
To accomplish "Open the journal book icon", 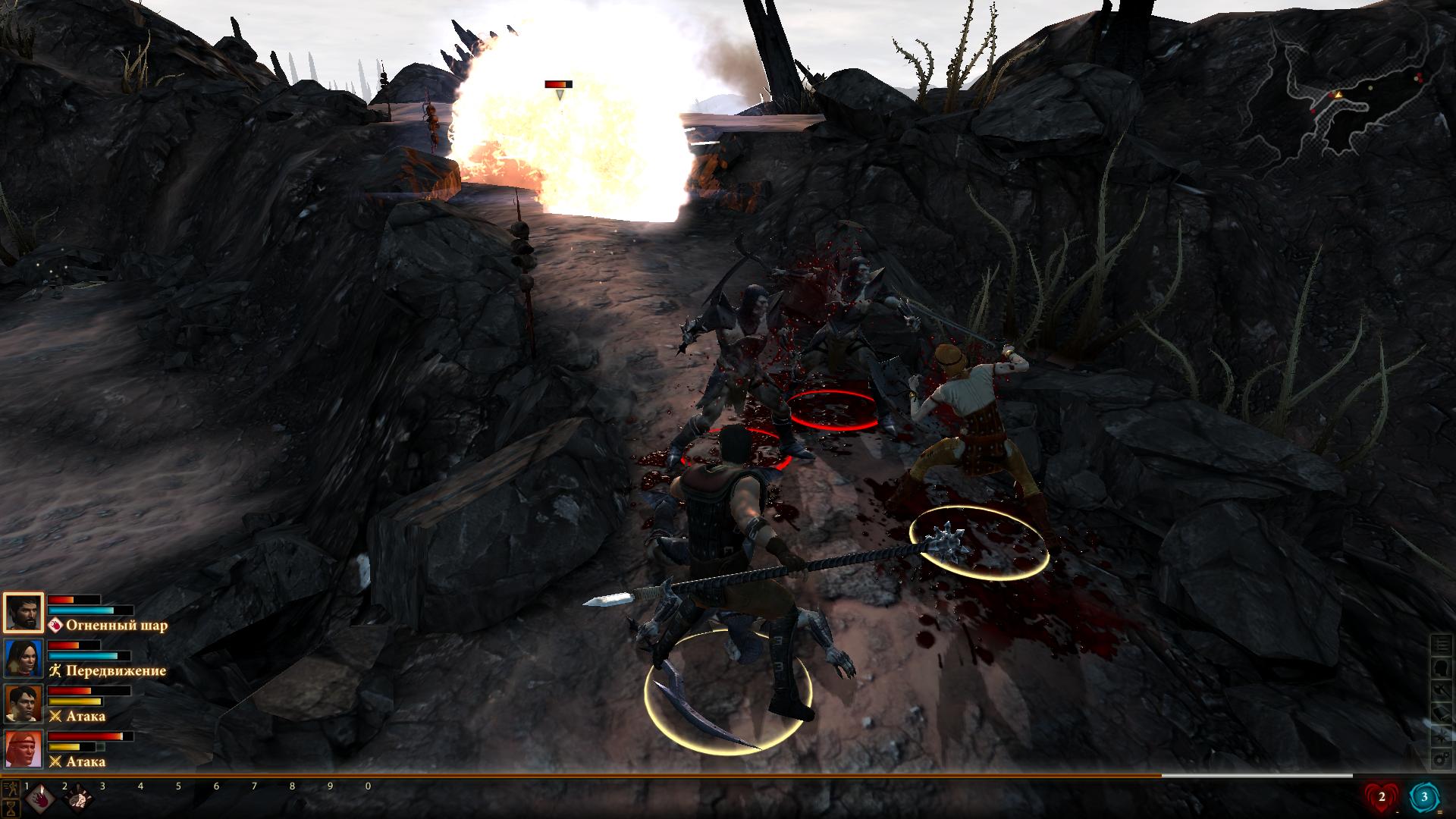I will [1441, 714].
